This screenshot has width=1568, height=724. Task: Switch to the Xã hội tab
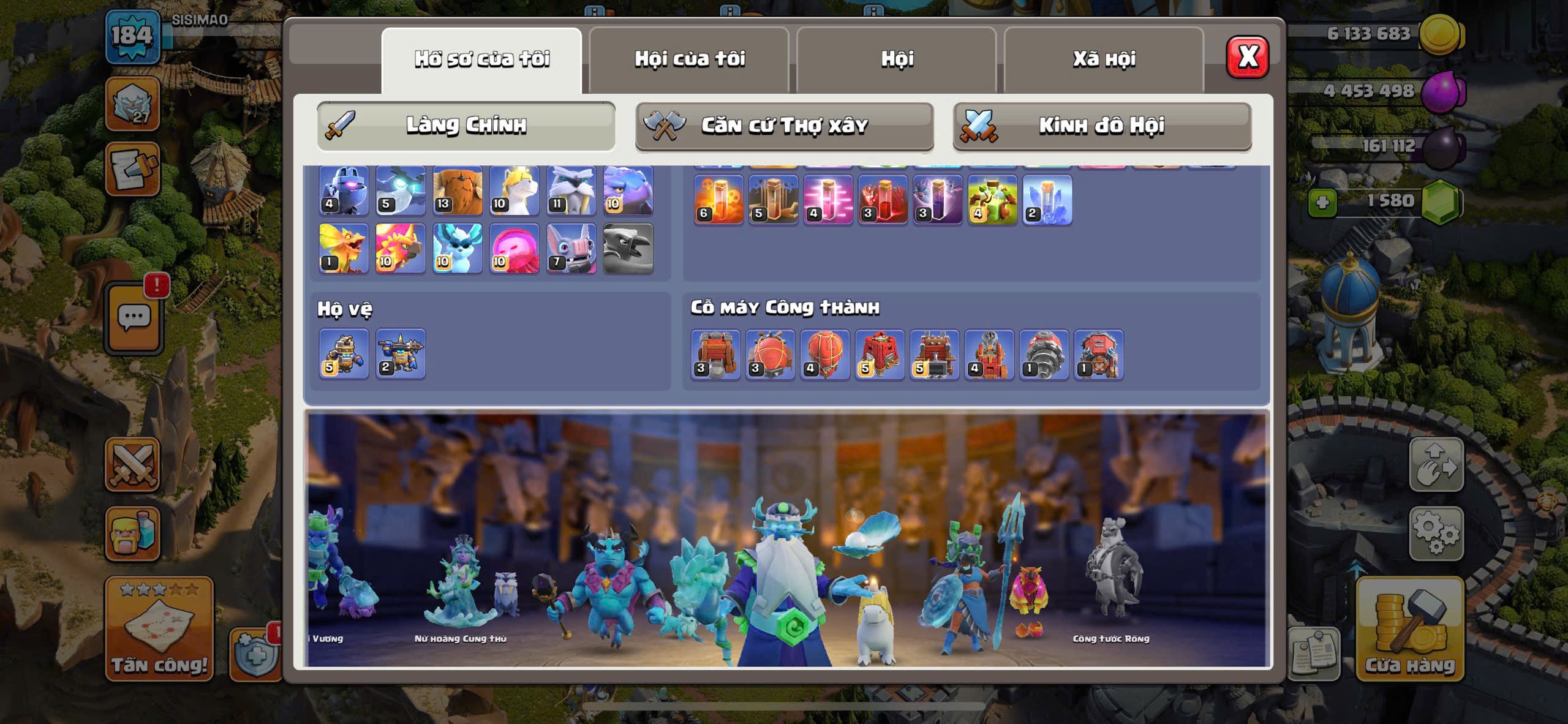point(1104,59)
